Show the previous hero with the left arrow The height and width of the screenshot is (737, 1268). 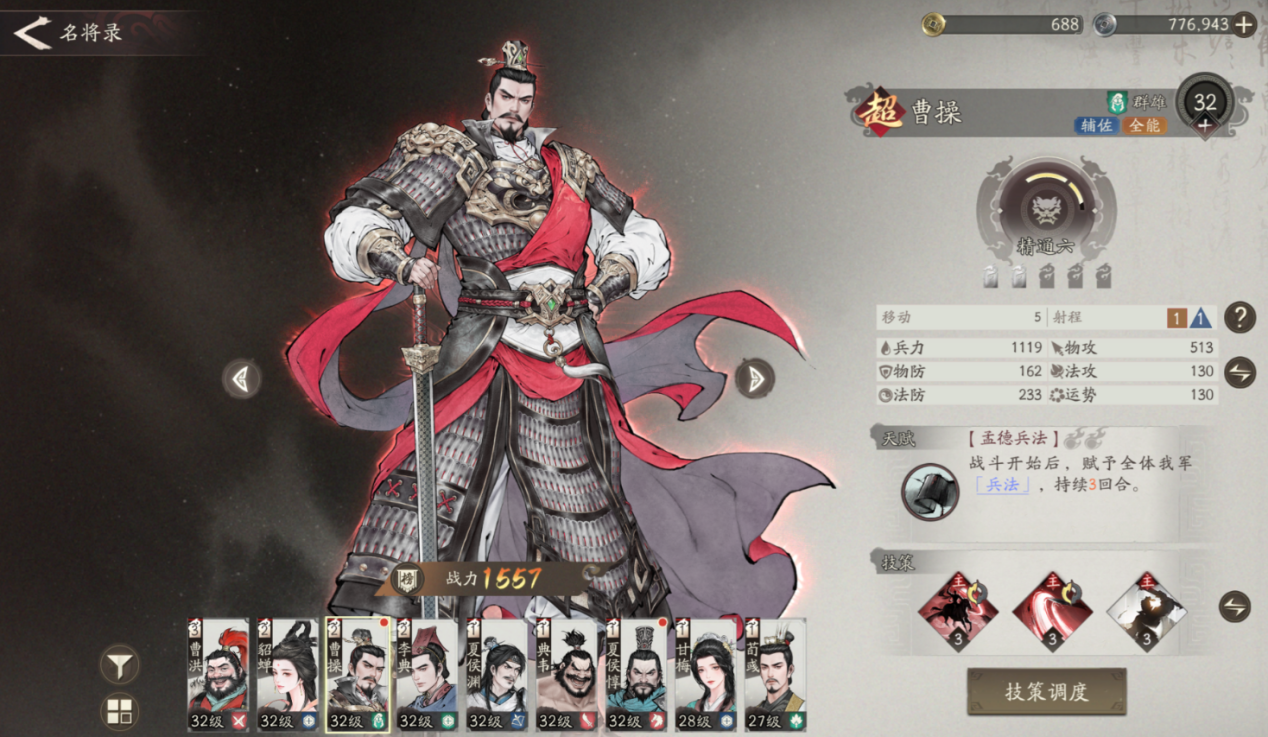(241, 379)
